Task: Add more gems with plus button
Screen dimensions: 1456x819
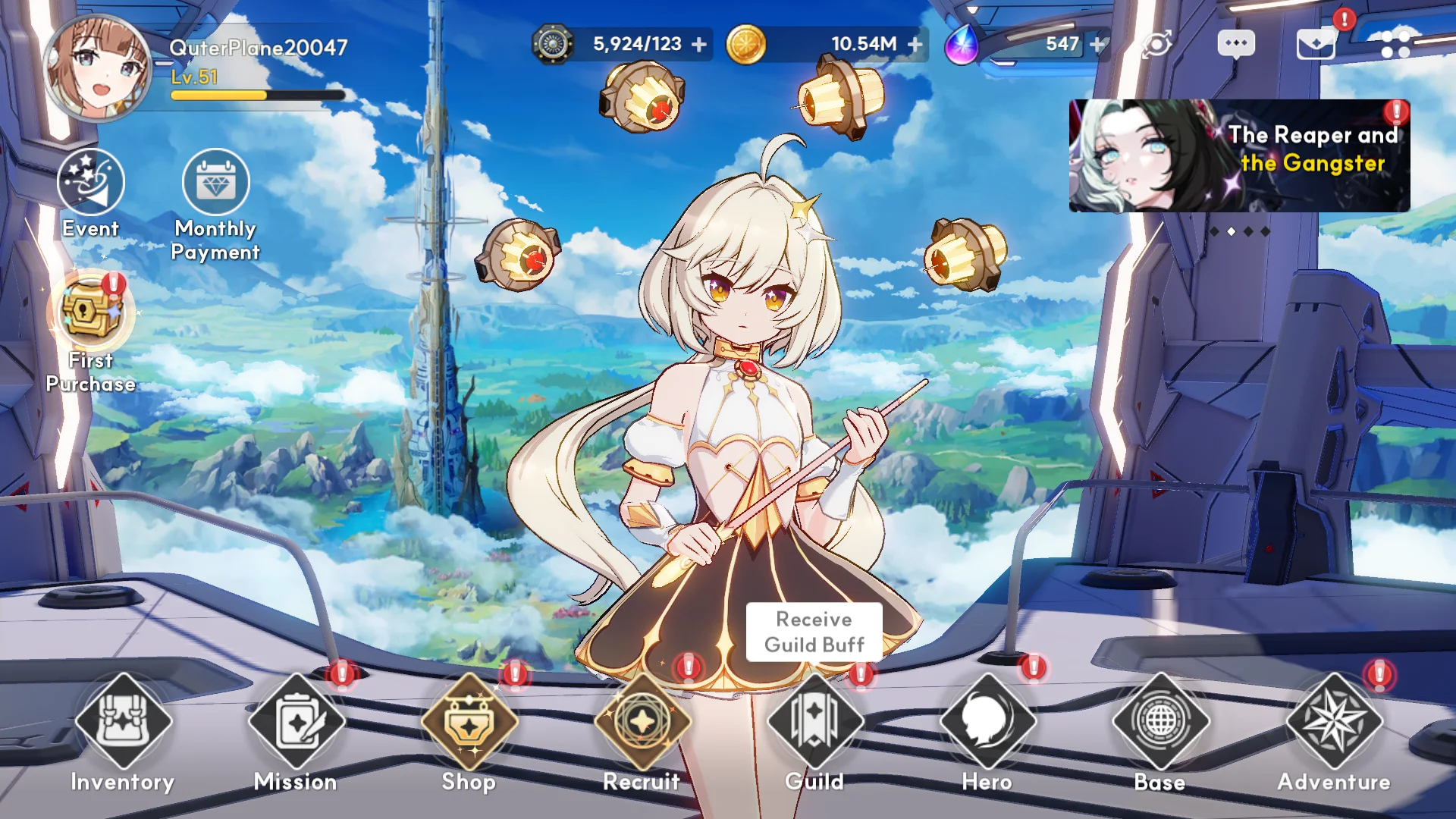Action: [x=1097, y=45]
